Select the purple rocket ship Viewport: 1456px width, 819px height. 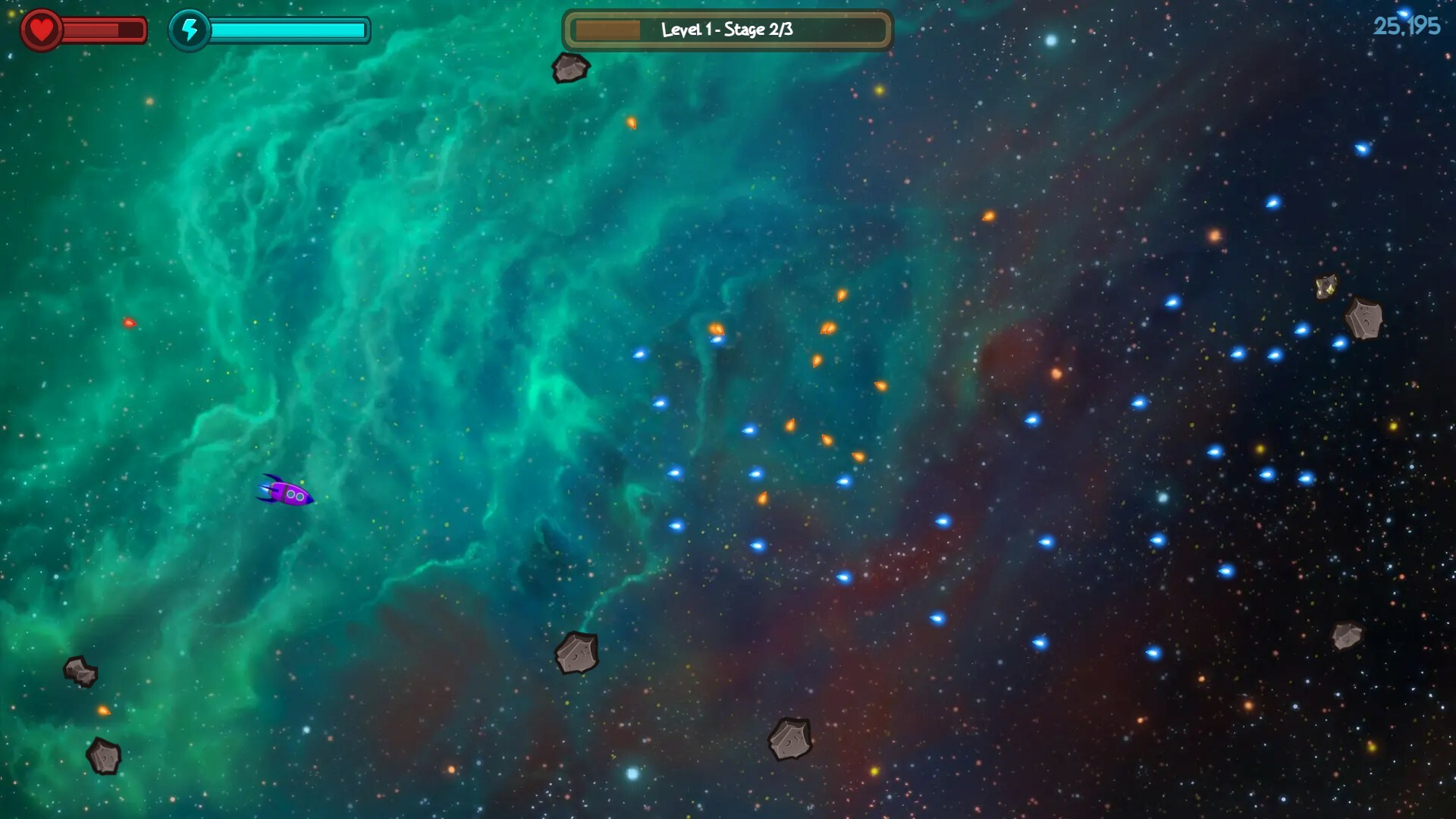(287, 494)
